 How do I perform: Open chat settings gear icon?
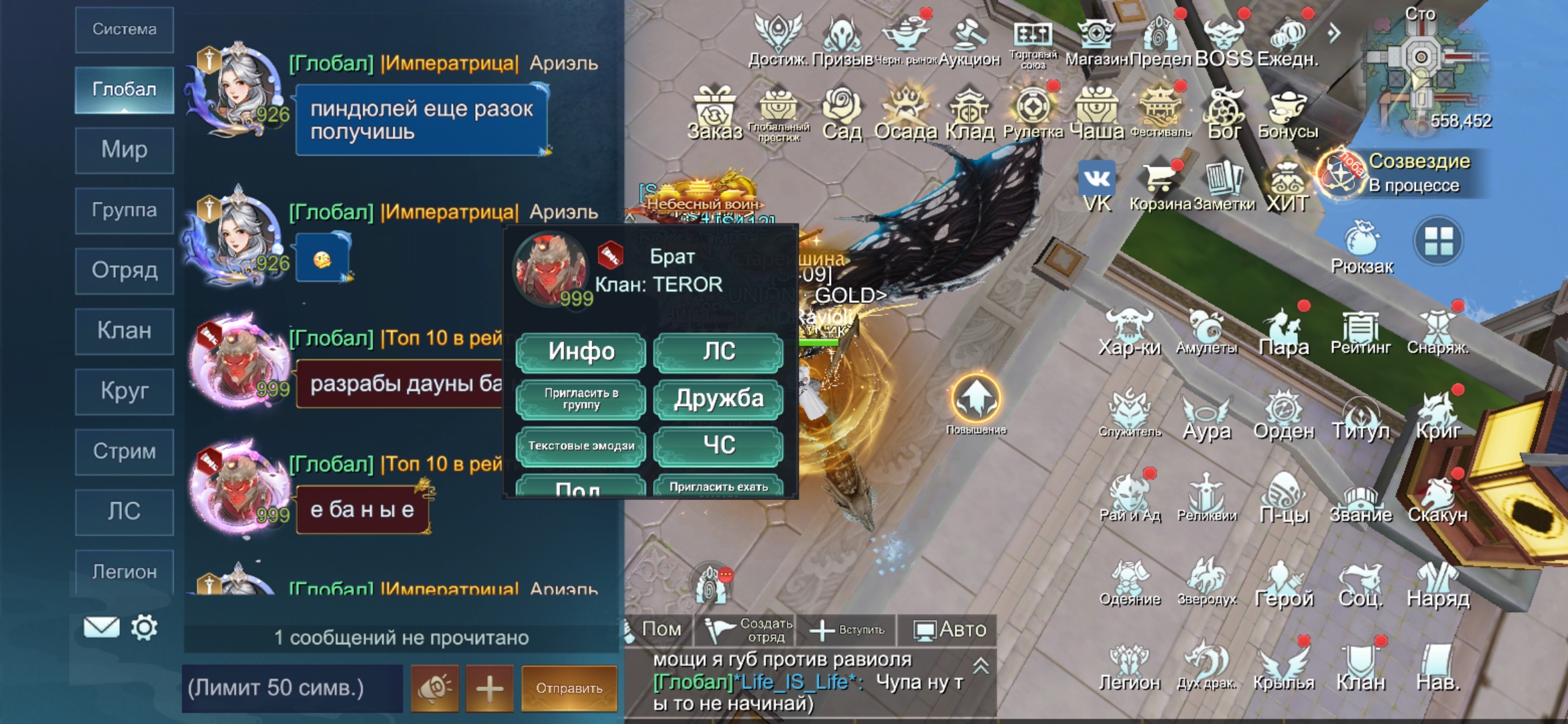click(x=144, y=627)
